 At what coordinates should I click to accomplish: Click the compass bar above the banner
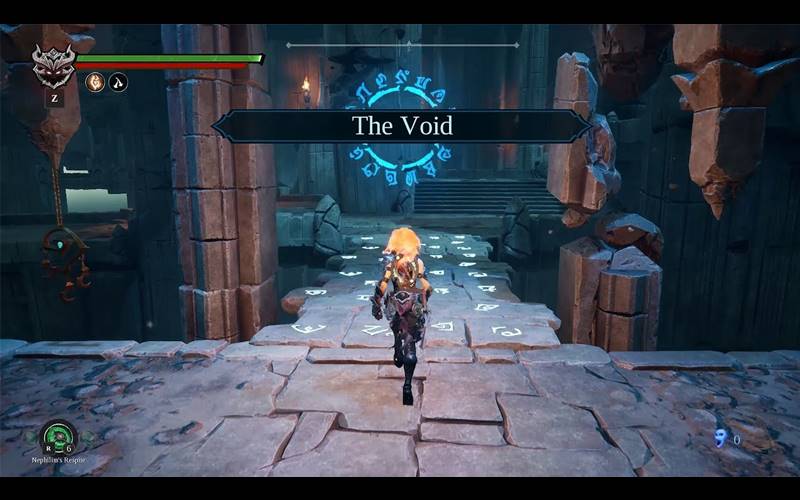pyautogui.click(x=403, y=45)
